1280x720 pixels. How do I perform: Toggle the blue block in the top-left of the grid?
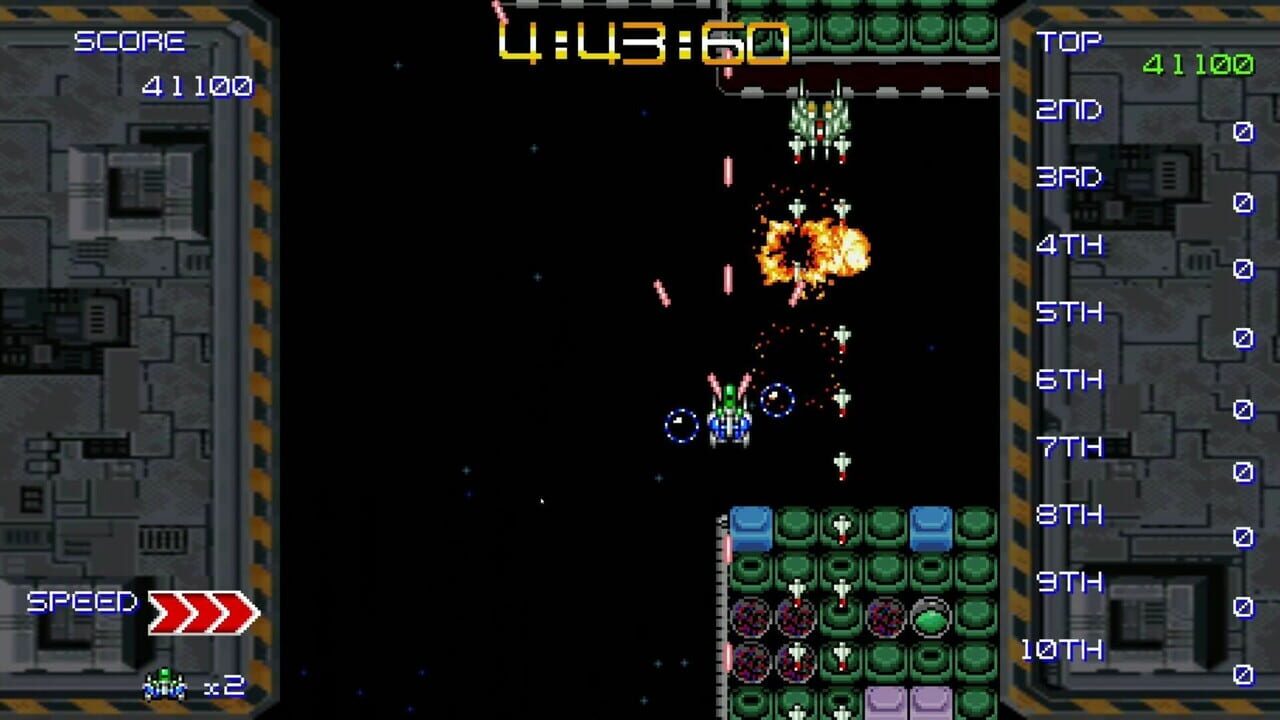pos(750,527)
